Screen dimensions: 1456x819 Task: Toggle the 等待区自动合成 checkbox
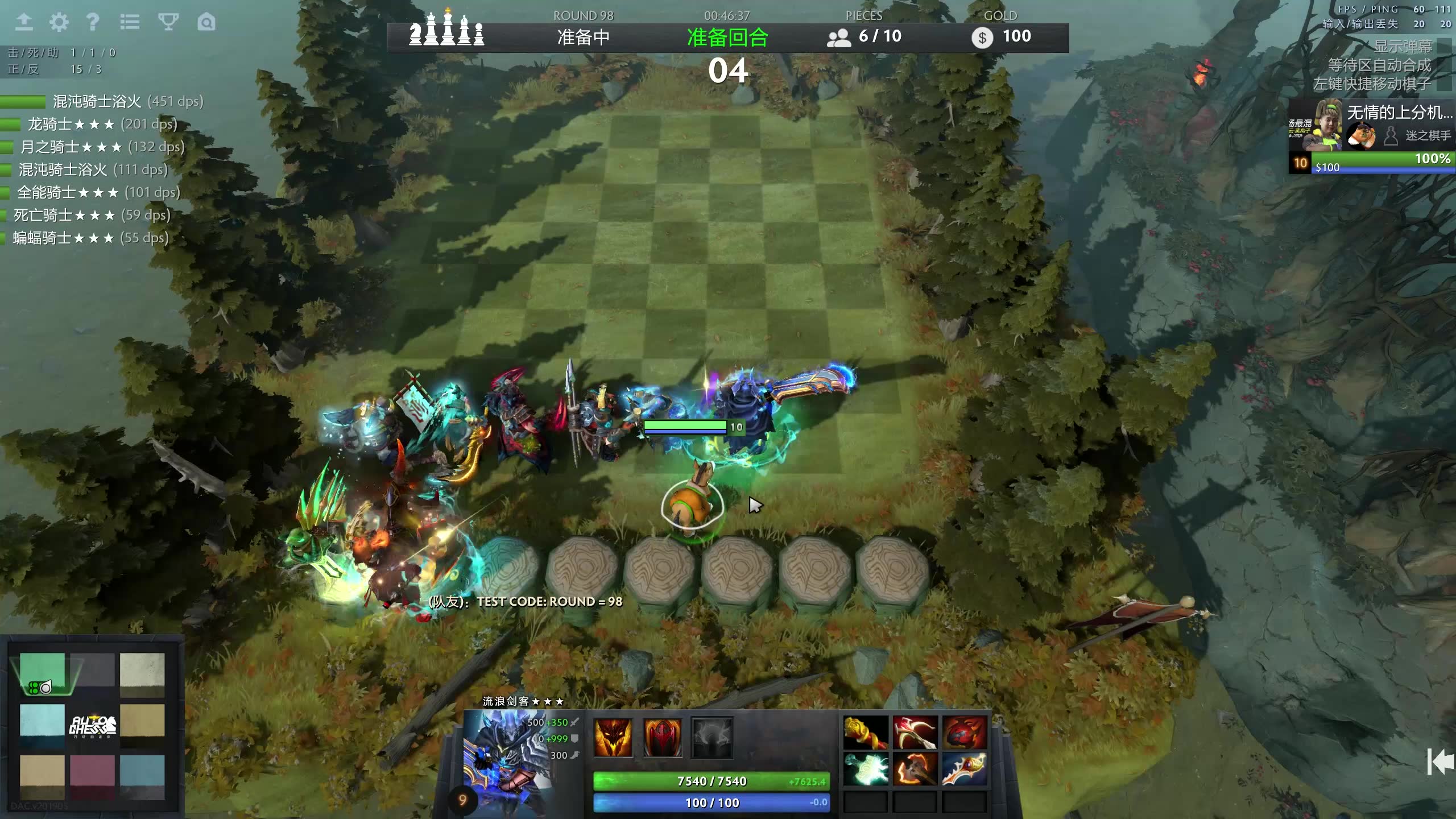[1443, 65]
